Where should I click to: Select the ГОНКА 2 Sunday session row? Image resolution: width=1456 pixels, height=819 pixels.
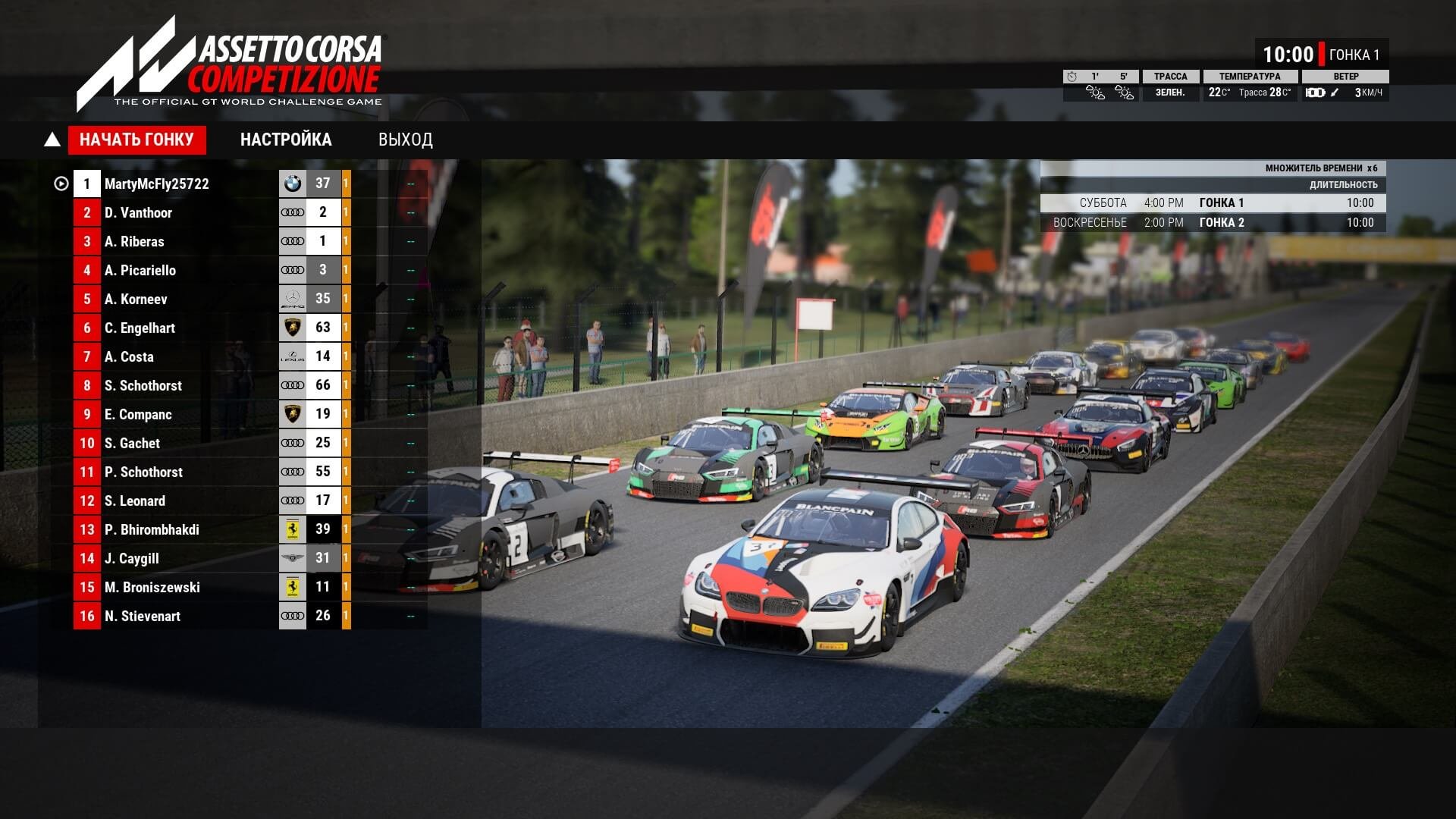click(x=1213, y=222)
